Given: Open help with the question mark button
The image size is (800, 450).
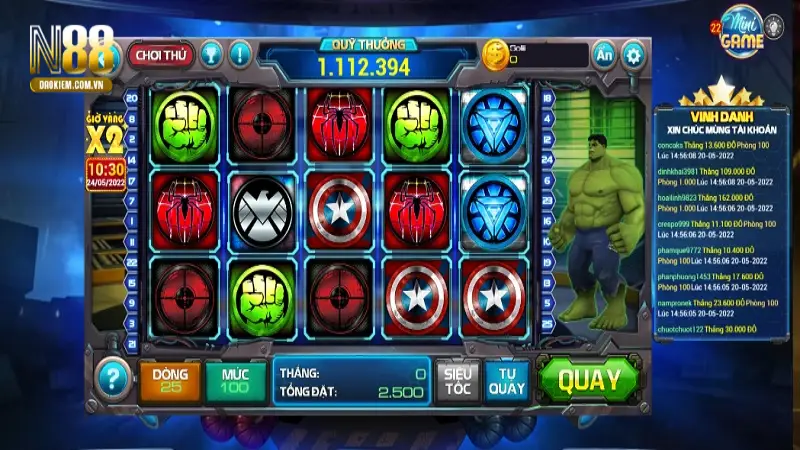Looking at the screenshot, I should [x=112, y=378].
